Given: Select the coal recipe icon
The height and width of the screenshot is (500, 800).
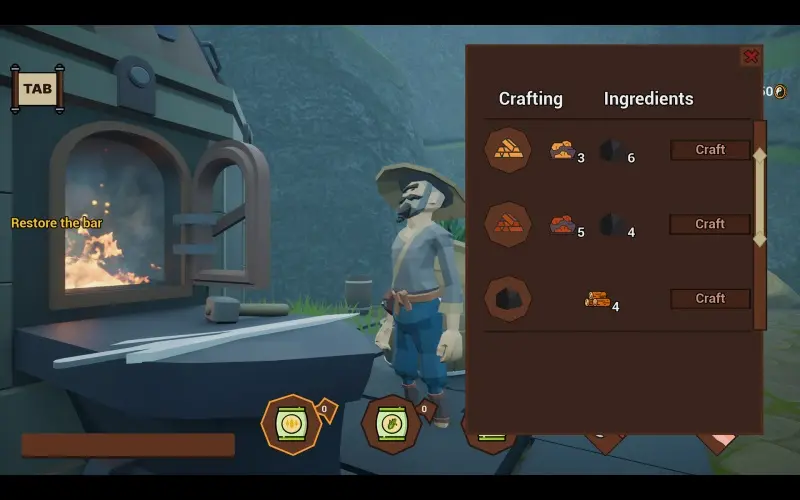Looking at the screenshot, I should [x=508, y=298].
